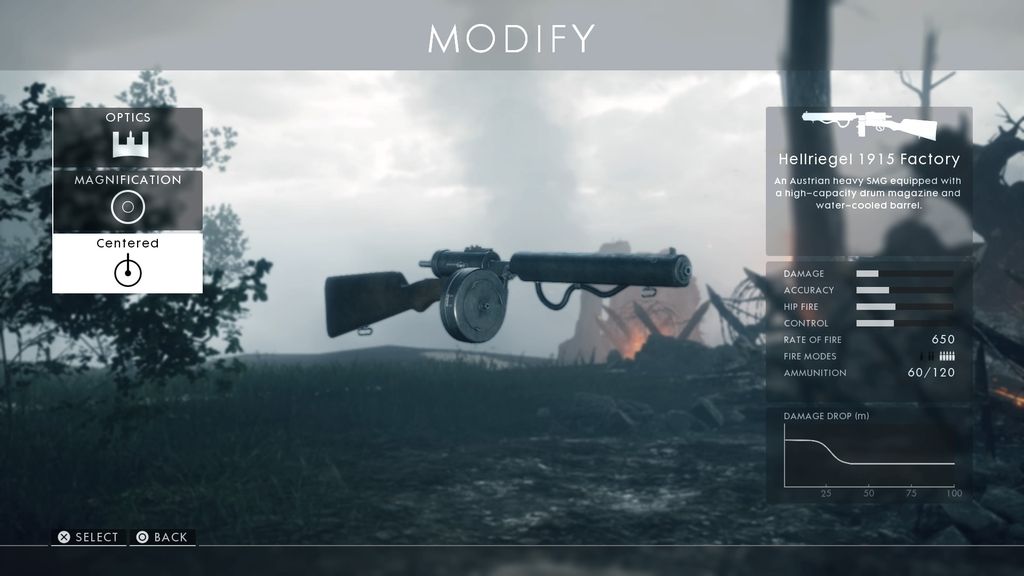This screenshot has width=1024, height=576.
Task: Choose the Centered recoil direction tile
Action: [x=127, y=263]
